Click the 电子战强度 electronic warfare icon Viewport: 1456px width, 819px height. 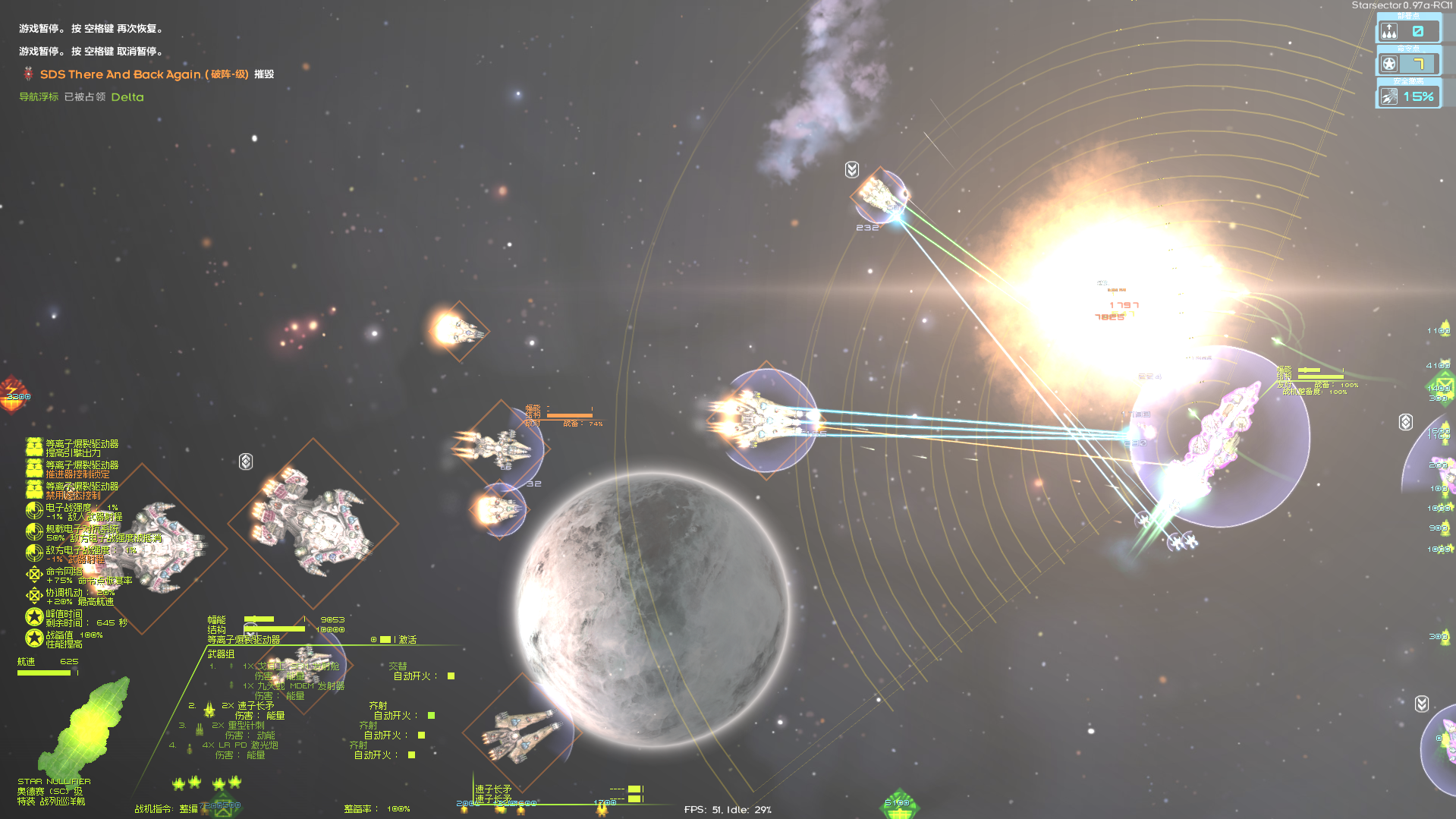34,510
